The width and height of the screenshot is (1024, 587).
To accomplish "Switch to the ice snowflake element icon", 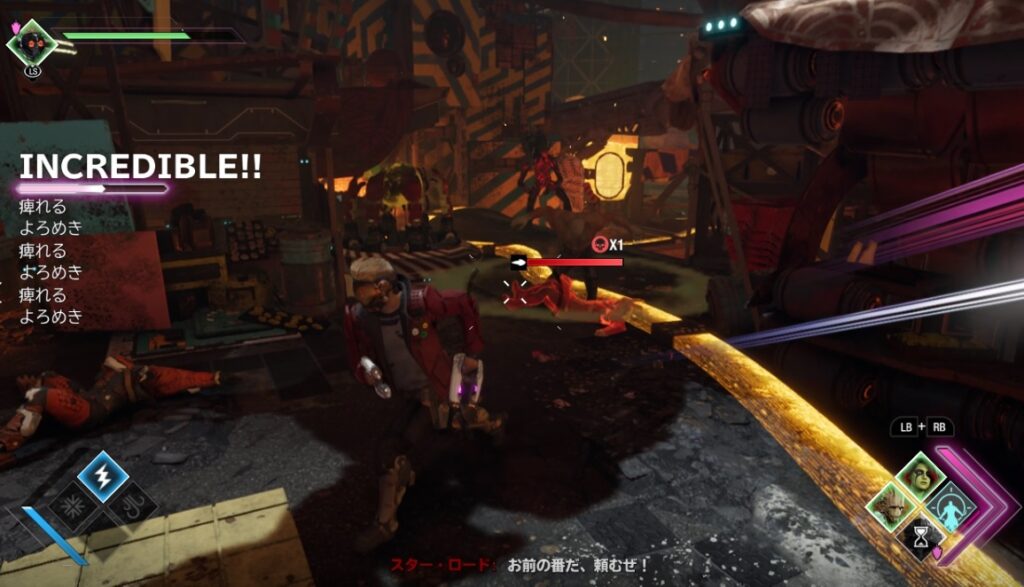I will [x=73, y=506].
